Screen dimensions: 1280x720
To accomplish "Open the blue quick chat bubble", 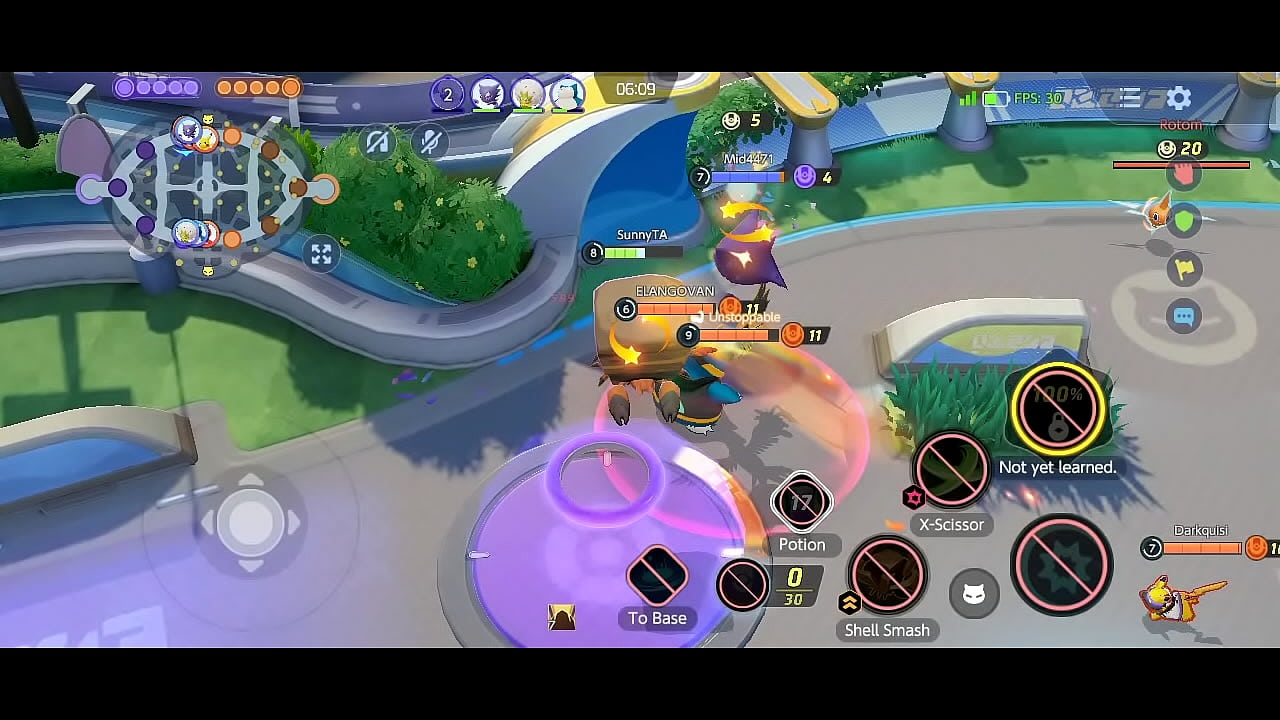I will 1184,317.
